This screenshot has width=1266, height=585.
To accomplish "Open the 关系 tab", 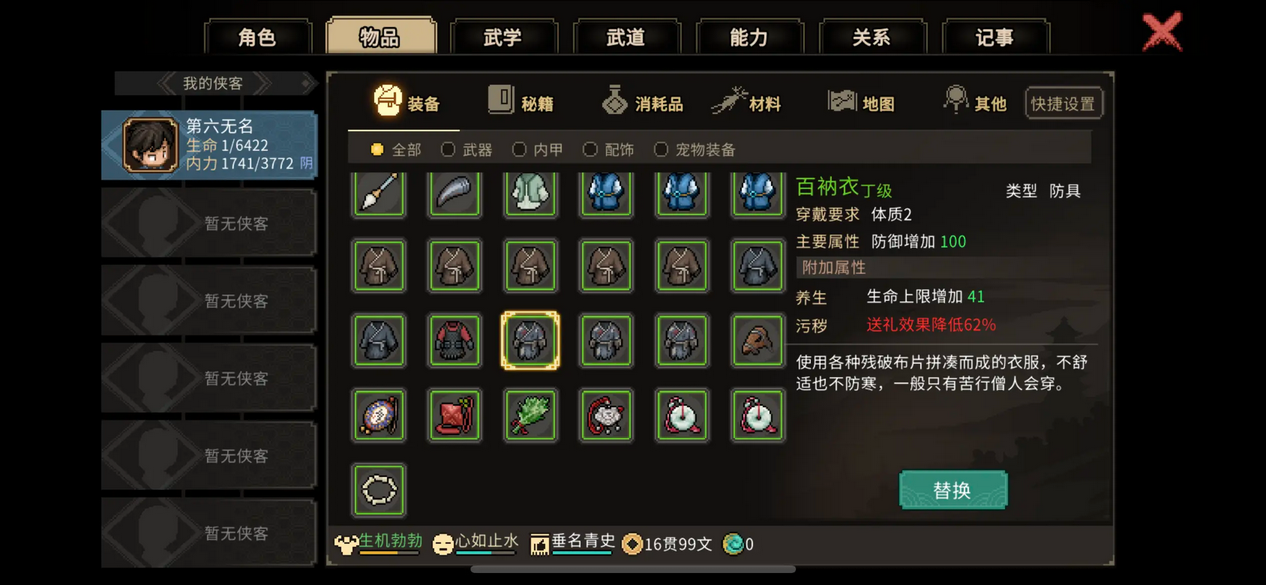I will click(871, 37).
